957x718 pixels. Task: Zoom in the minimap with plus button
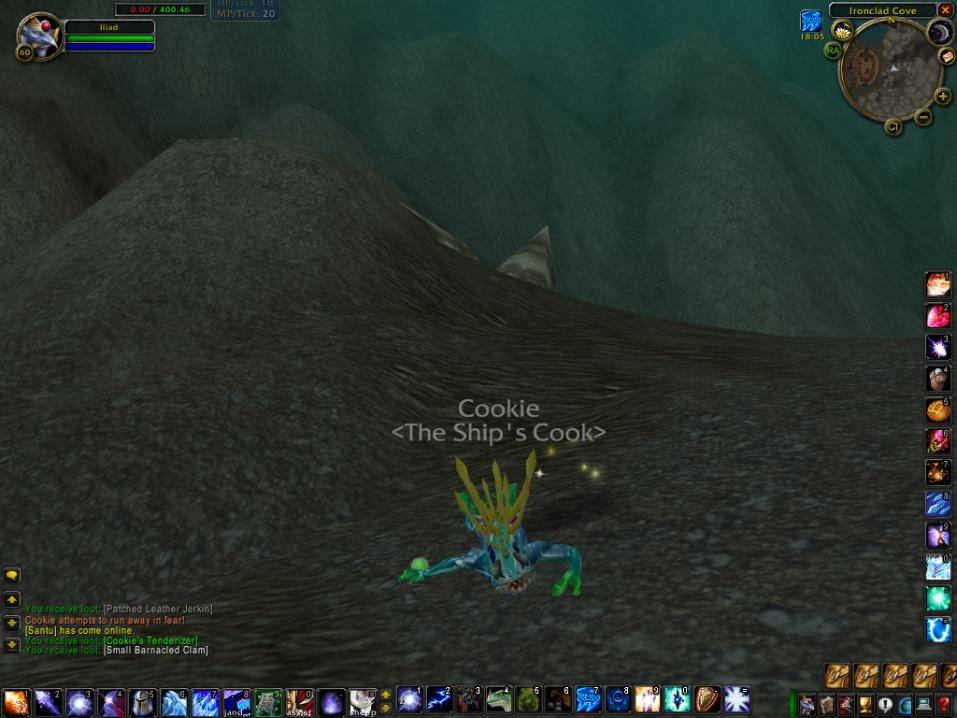click(942, 97)
